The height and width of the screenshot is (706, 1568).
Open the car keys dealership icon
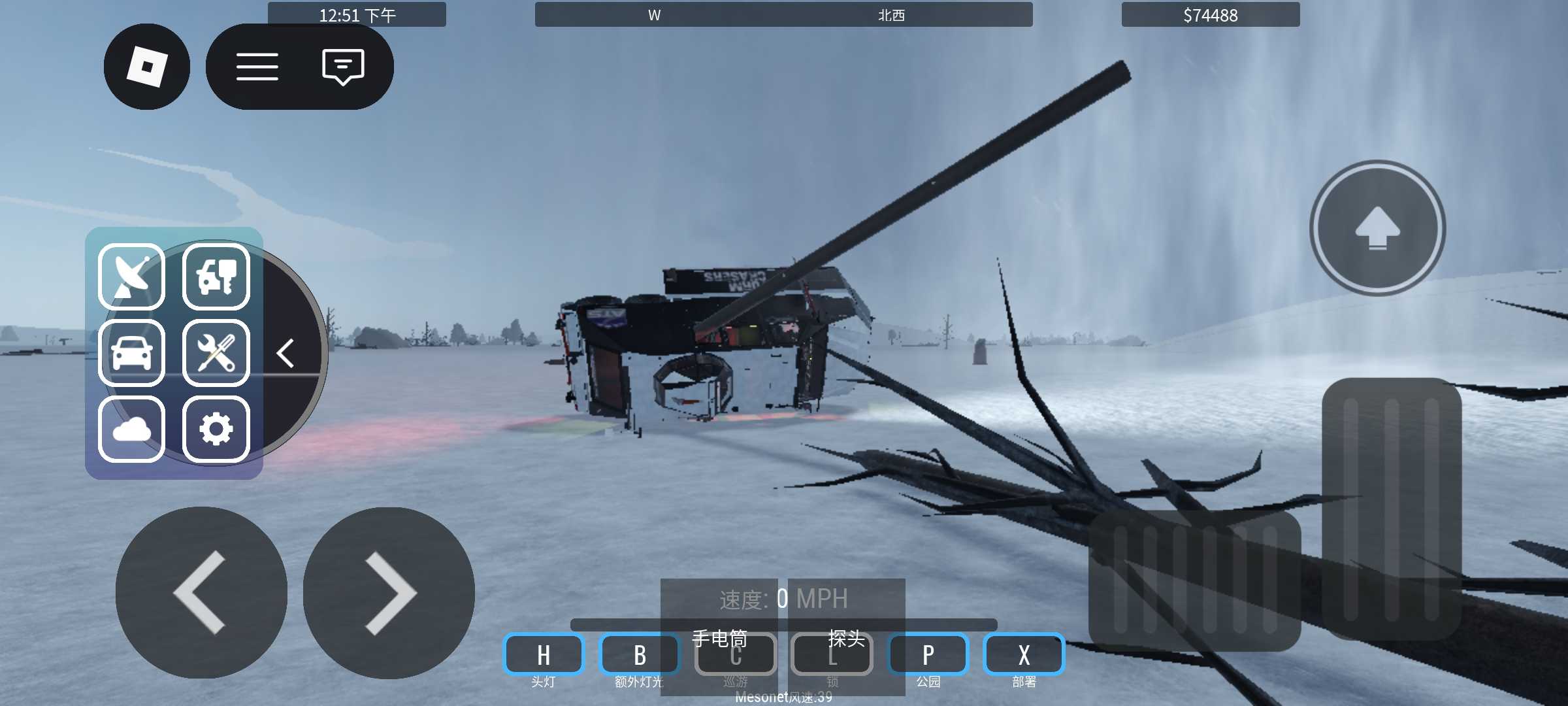coord(216,277)
